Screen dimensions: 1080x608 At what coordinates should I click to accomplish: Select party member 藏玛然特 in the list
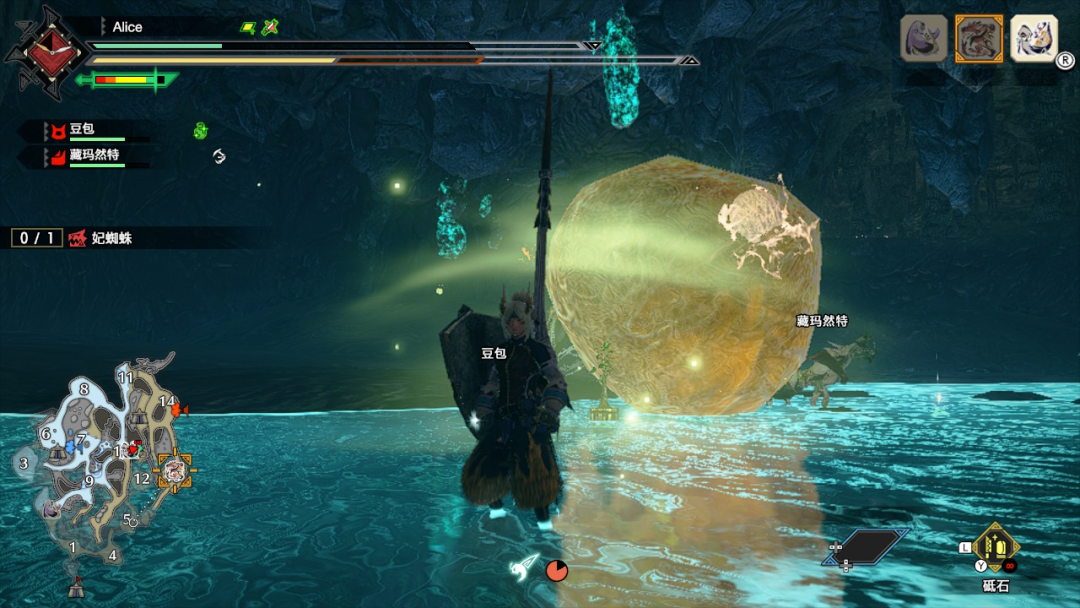coord(93,156)
